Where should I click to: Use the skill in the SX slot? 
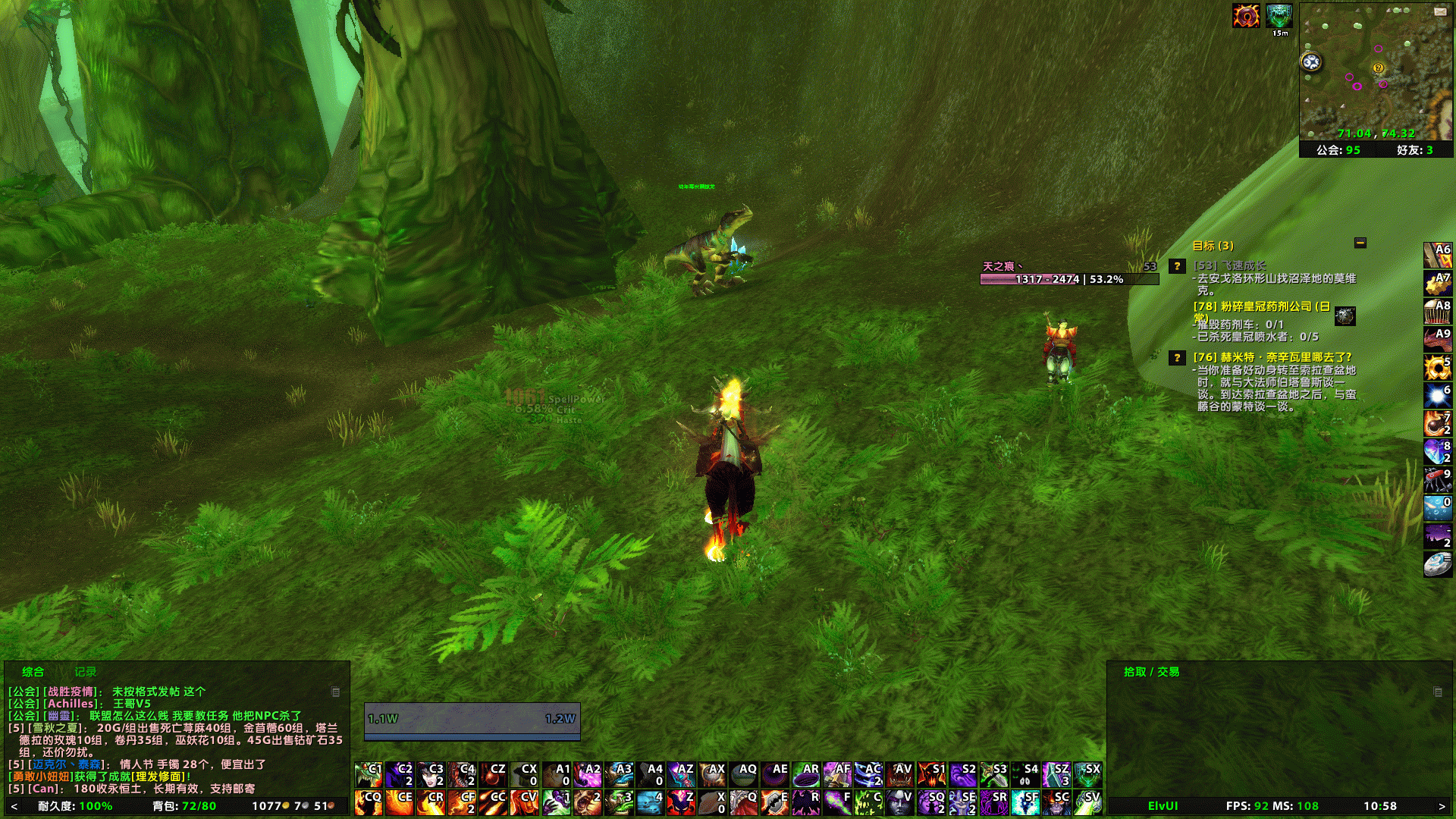pyautogui.click(x=1087, y=775)
